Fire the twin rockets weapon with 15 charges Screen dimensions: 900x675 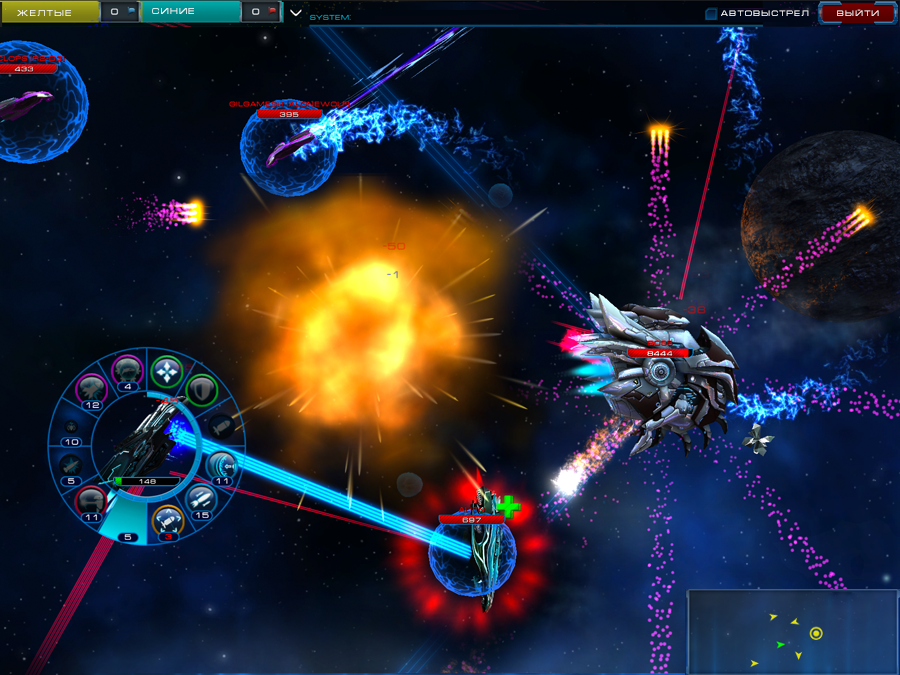(x=200, y=499)
